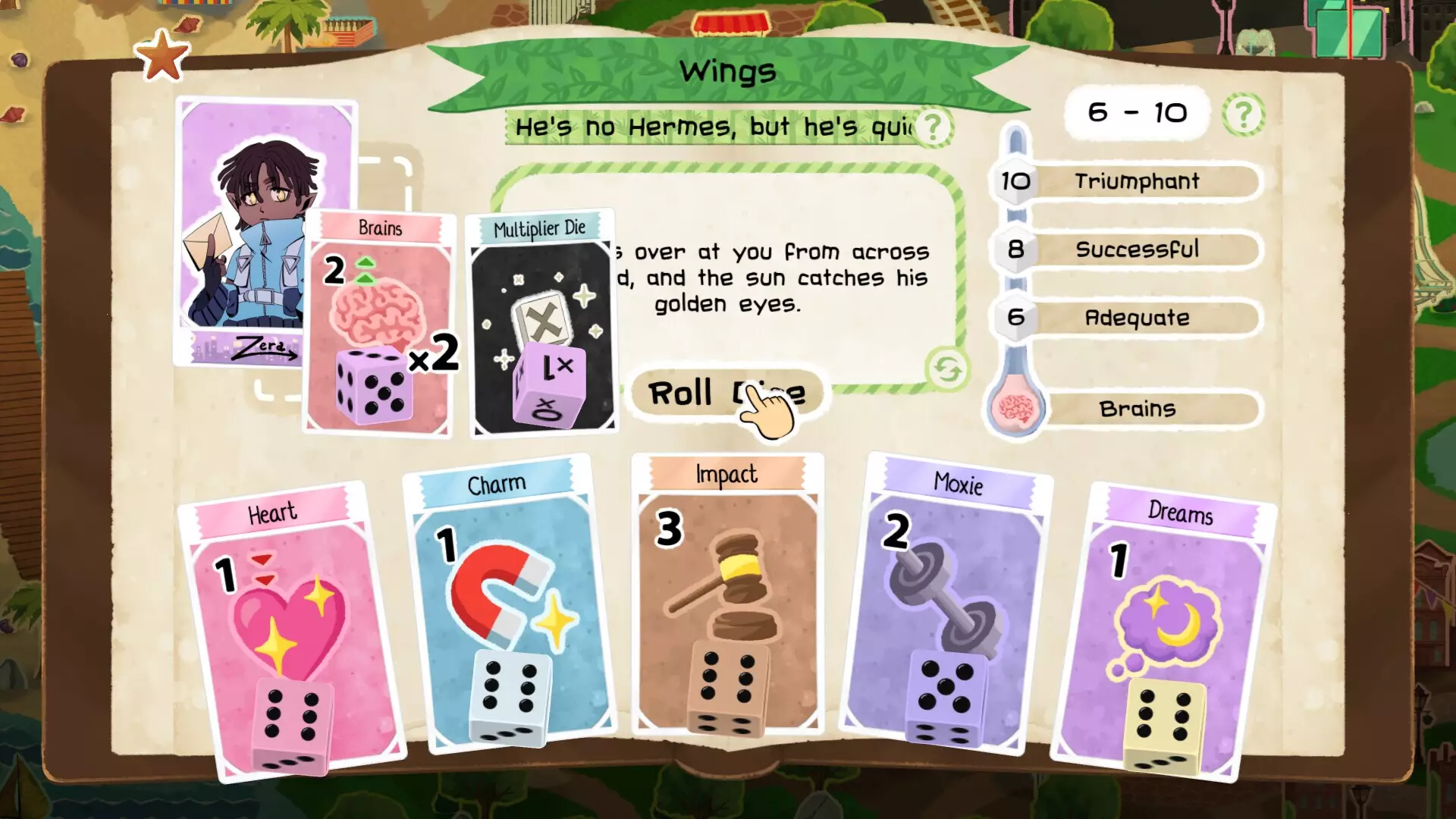
Task: Show help for the Hermes description
Action: click(933, 127)
